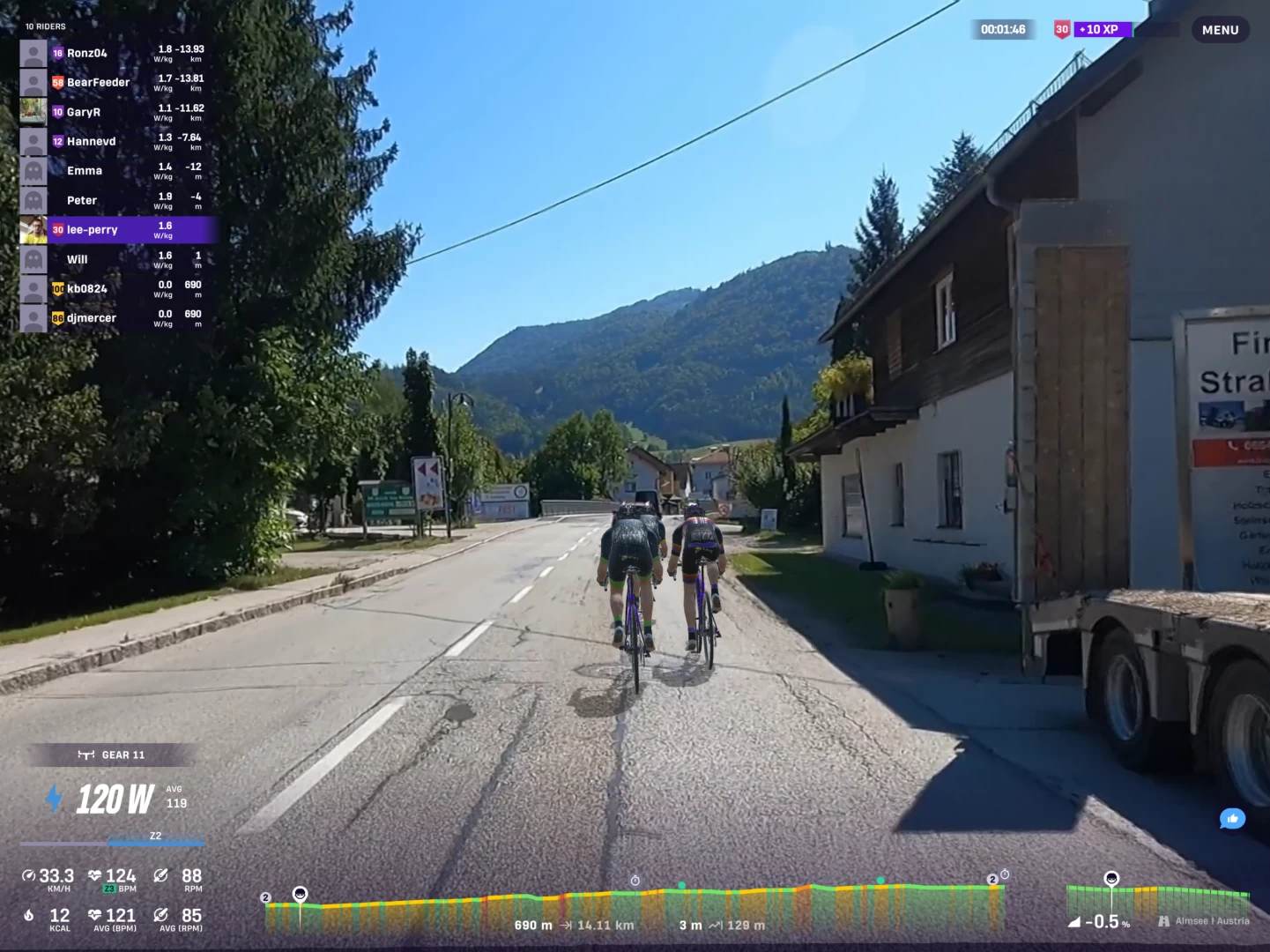Click the level 30 XP badge

click(1062, 30)
